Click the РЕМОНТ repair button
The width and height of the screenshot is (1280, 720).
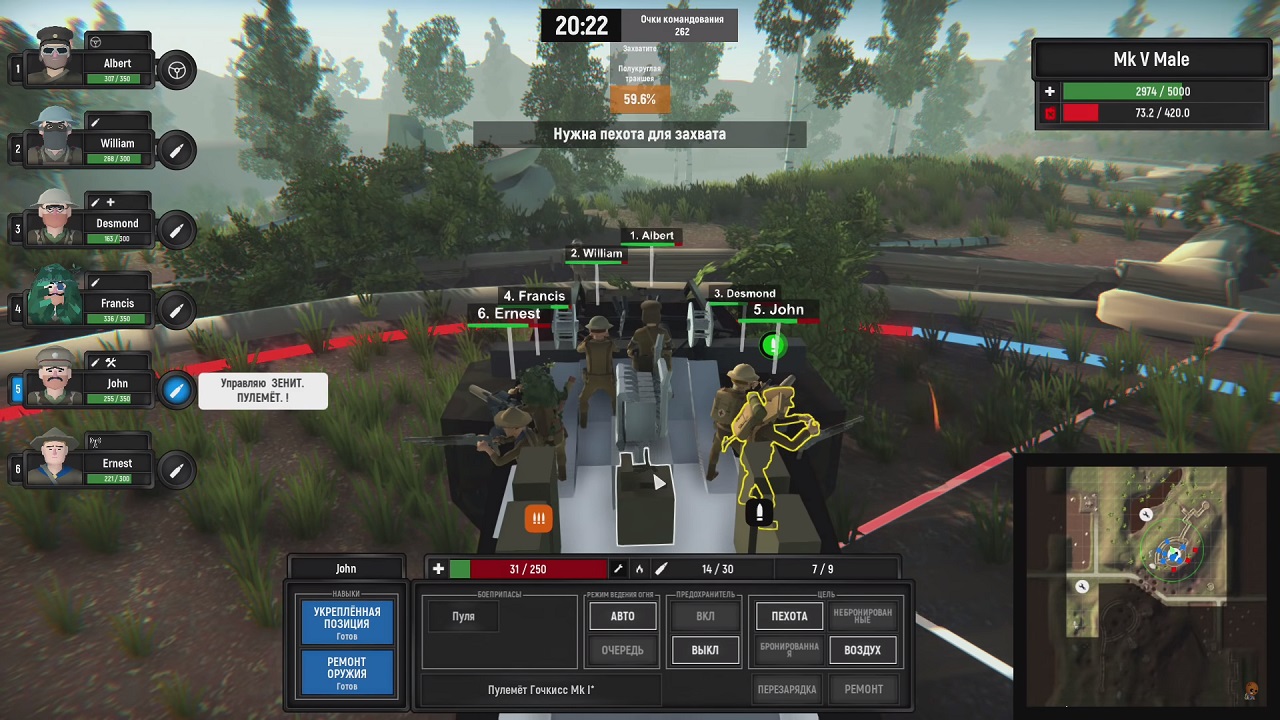coord(863,689)
